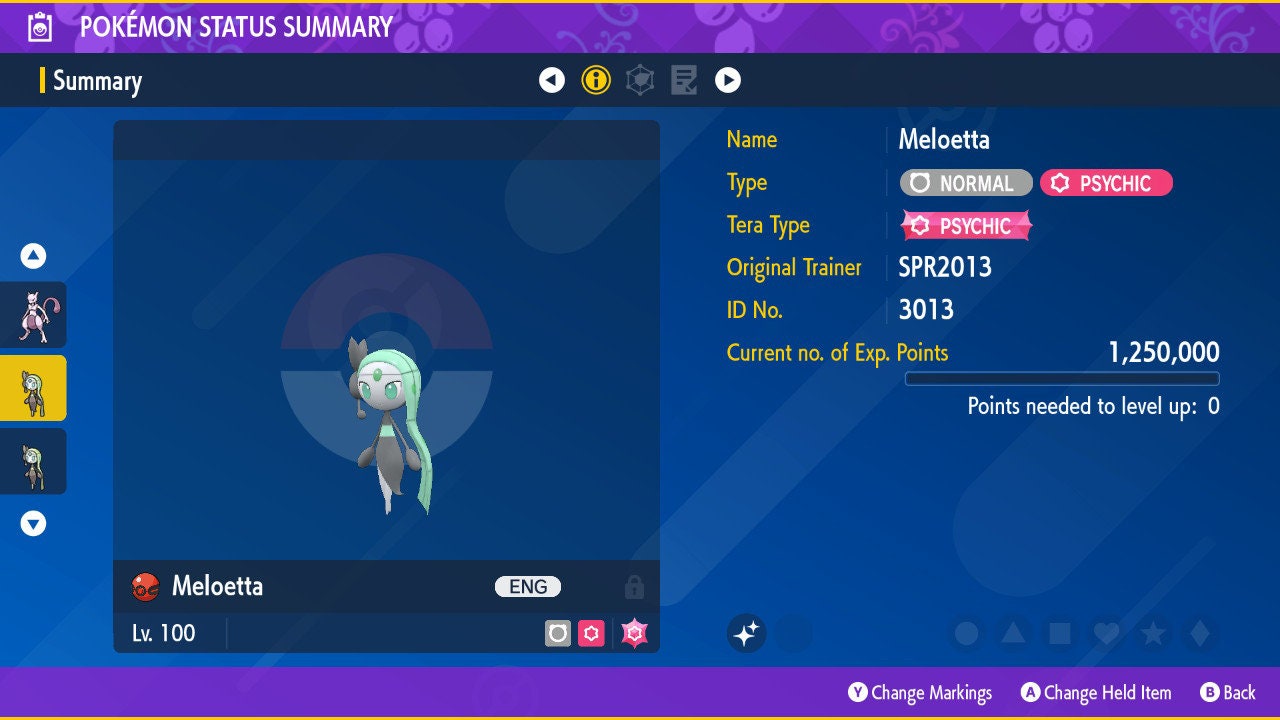Viewport: 1280px width, 720px height.
Task: Click the shiny sparkle icon
Action: point(746,633)
